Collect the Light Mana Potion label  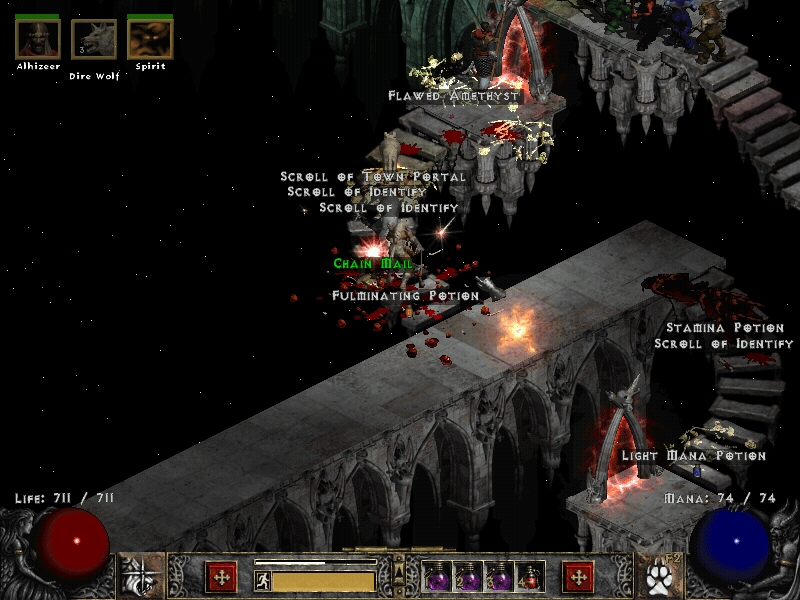point(693,456)
